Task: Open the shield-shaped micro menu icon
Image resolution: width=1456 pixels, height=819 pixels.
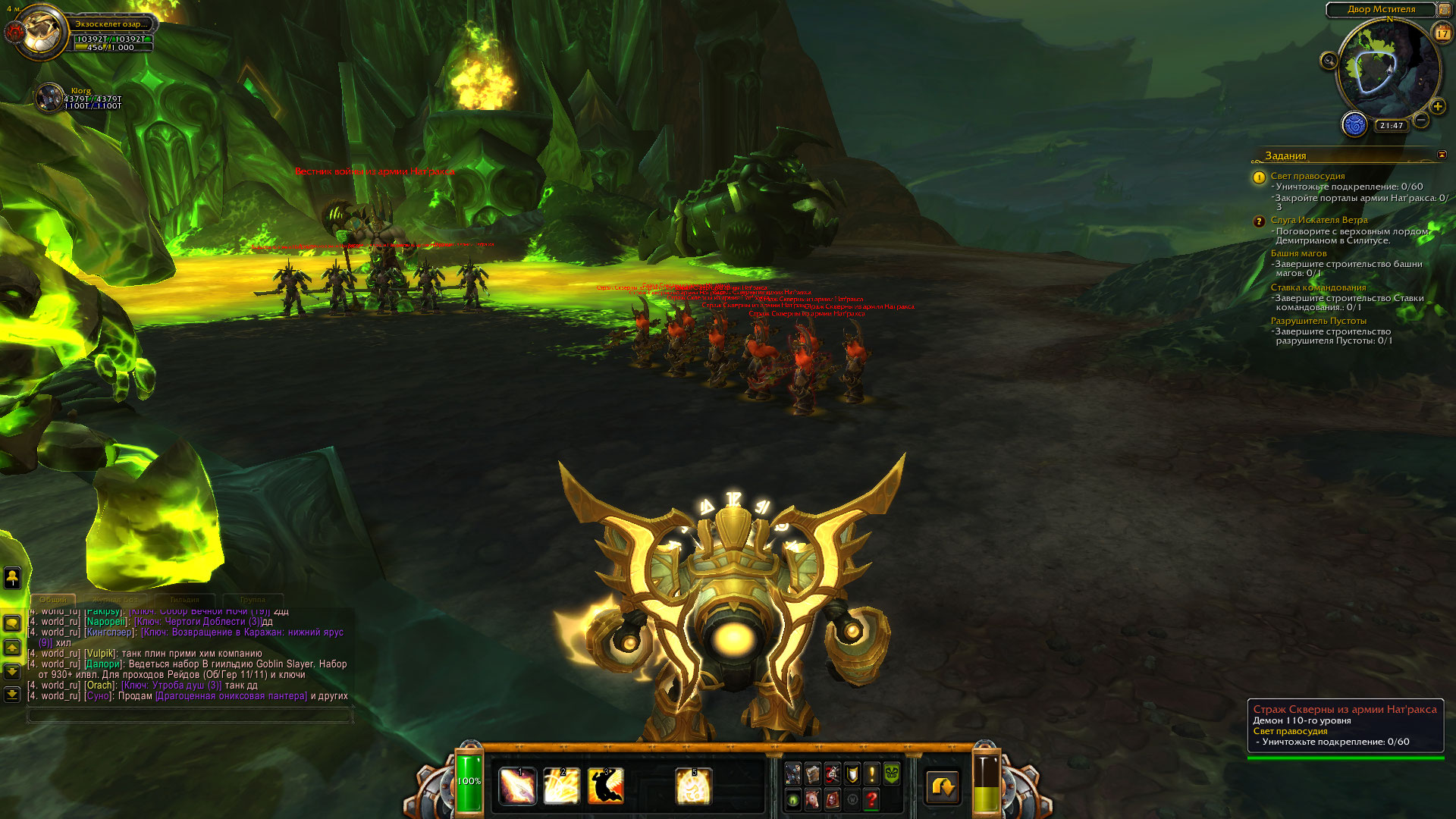Action: (x=852, y=773)
